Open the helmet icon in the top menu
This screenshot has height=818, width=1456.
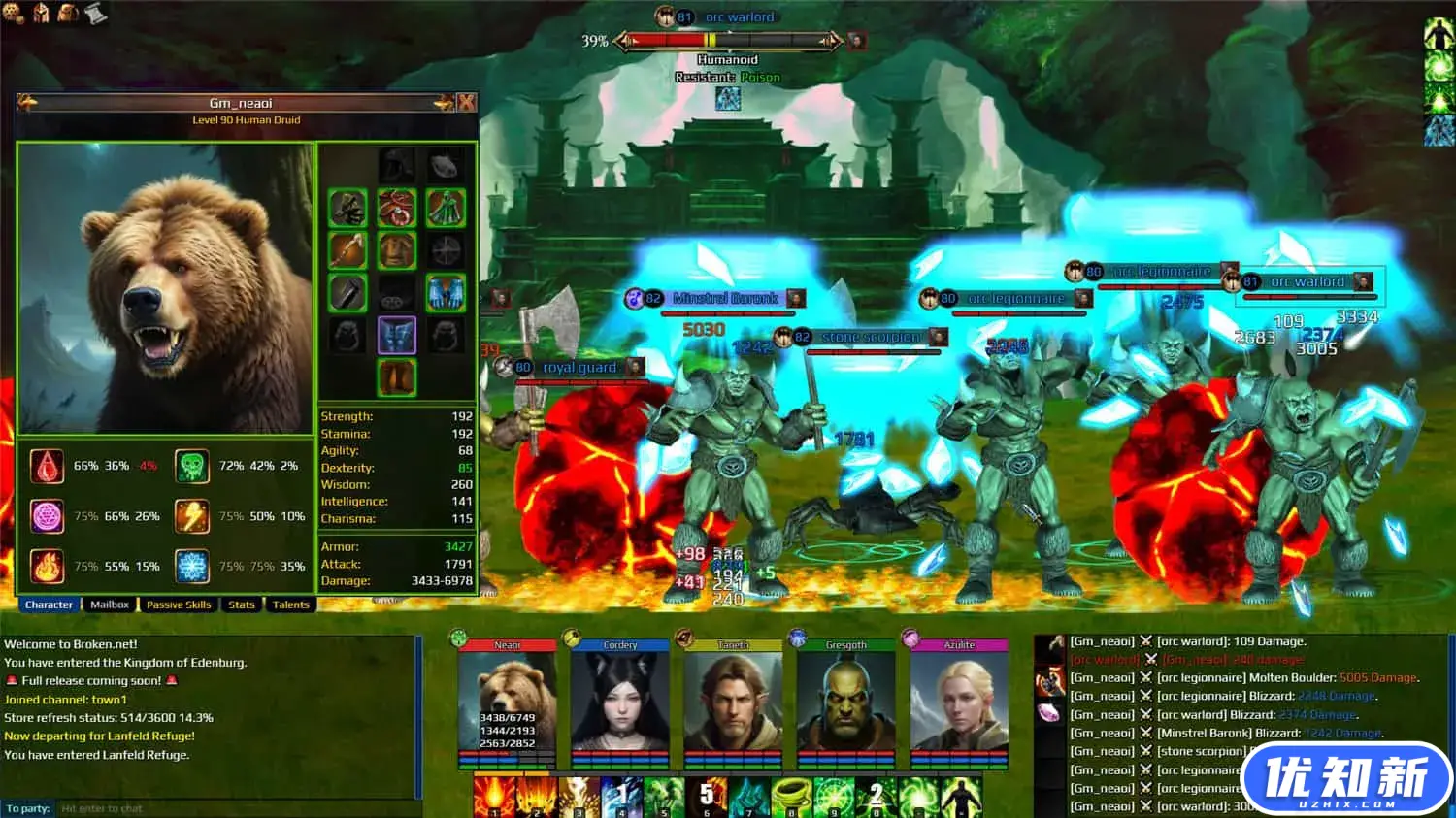(x=42, y=13)
